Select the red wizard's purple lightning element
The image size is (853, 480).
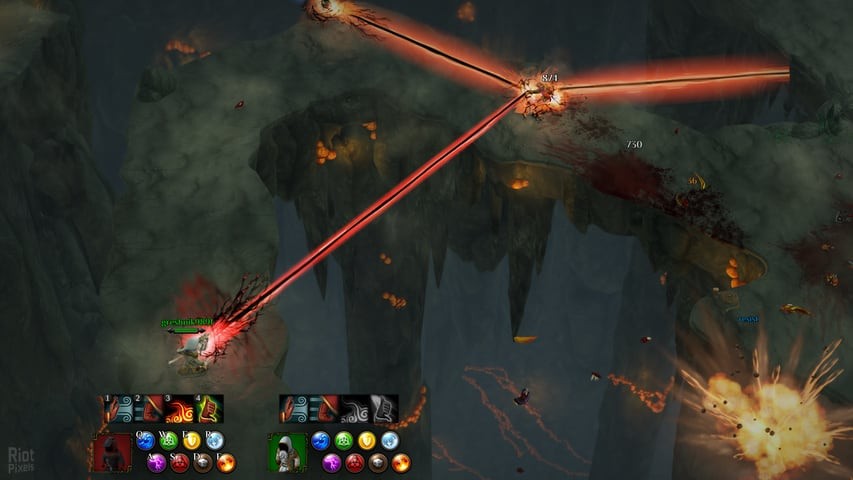[x=157, y=462]
